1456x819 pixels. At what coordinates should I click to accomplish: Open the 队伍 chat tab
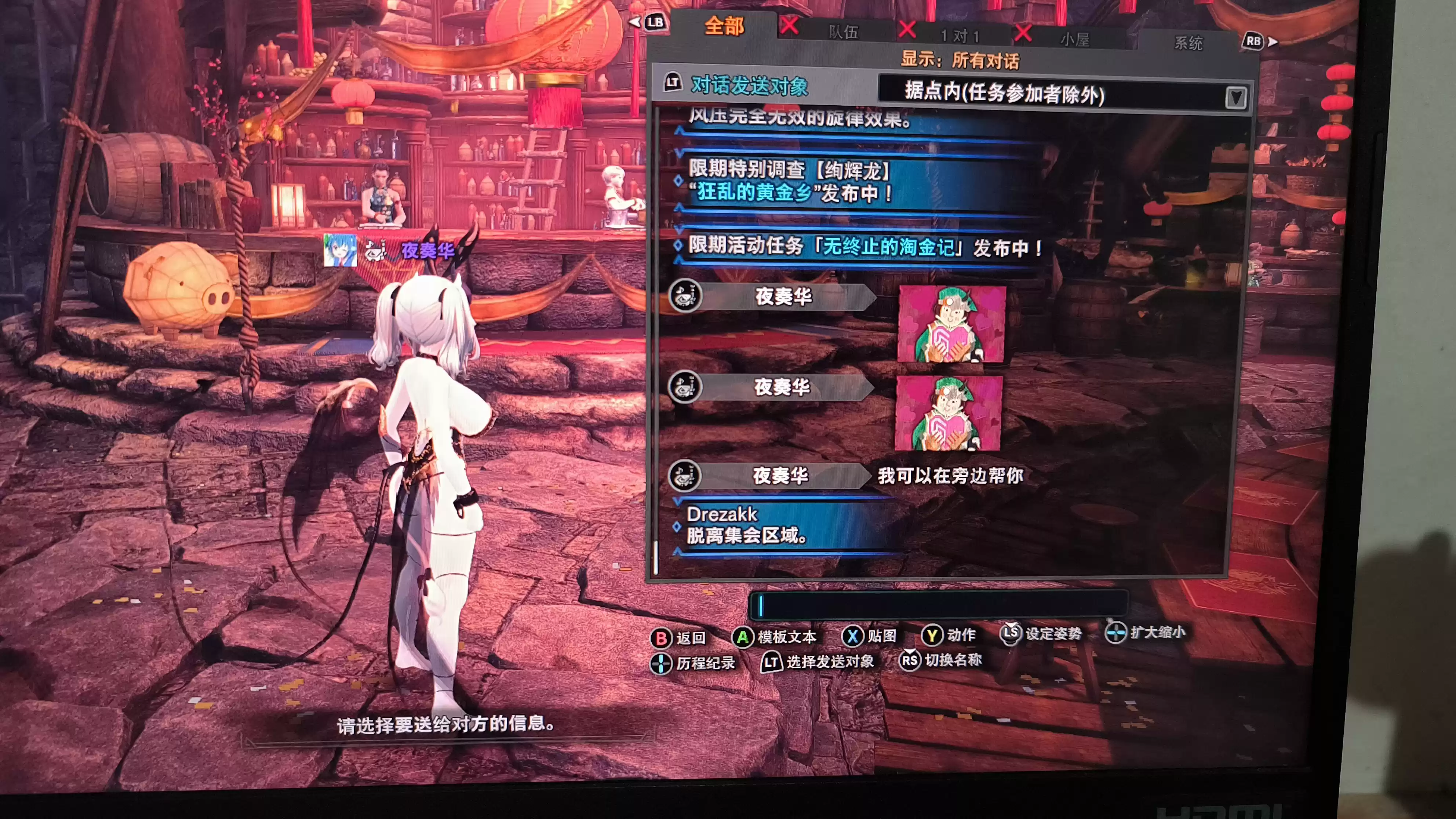point(843,32)
